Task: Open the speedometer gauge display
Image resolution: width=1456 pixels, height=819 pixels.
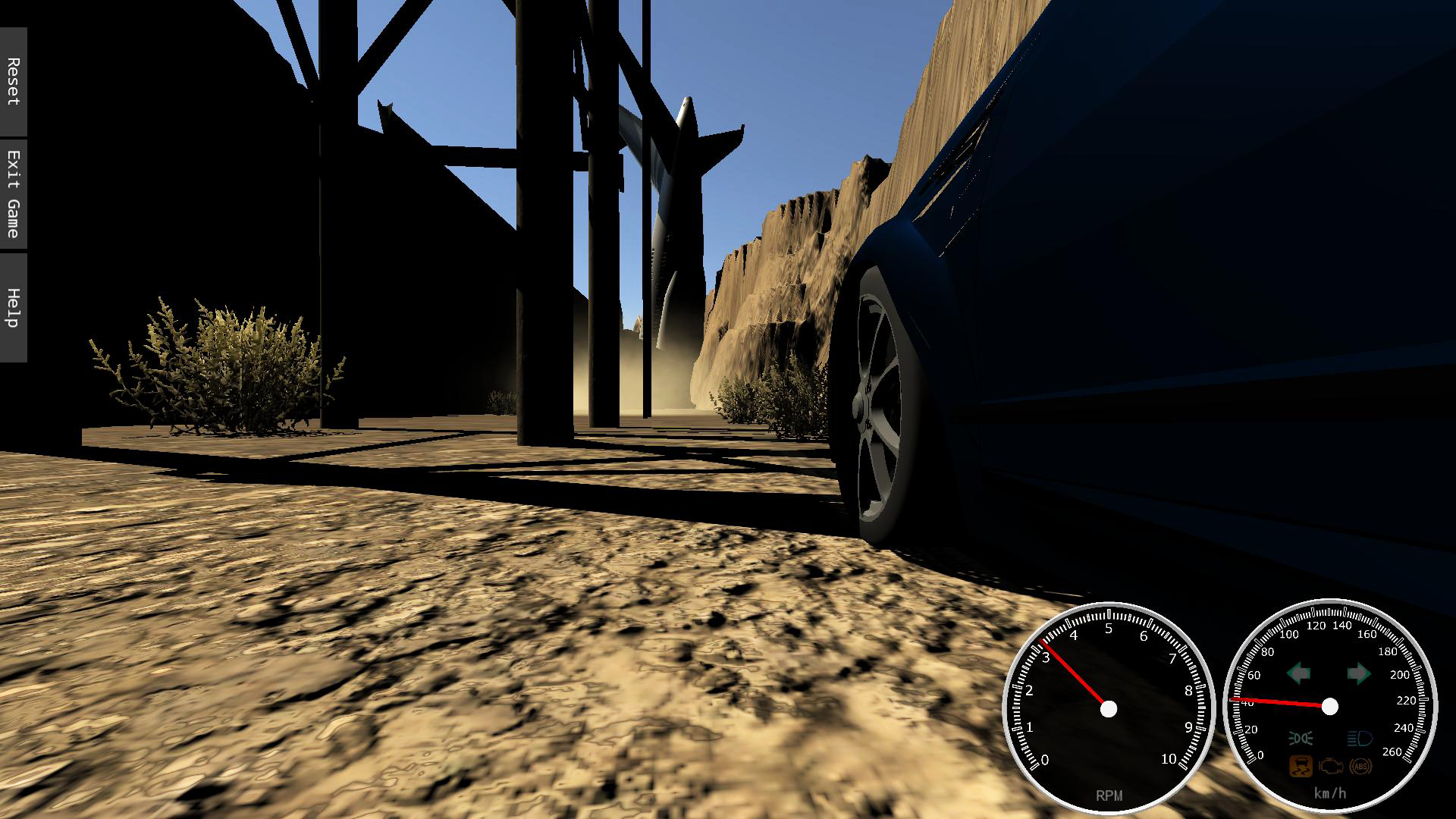Action: click(x=1329, y=707)
